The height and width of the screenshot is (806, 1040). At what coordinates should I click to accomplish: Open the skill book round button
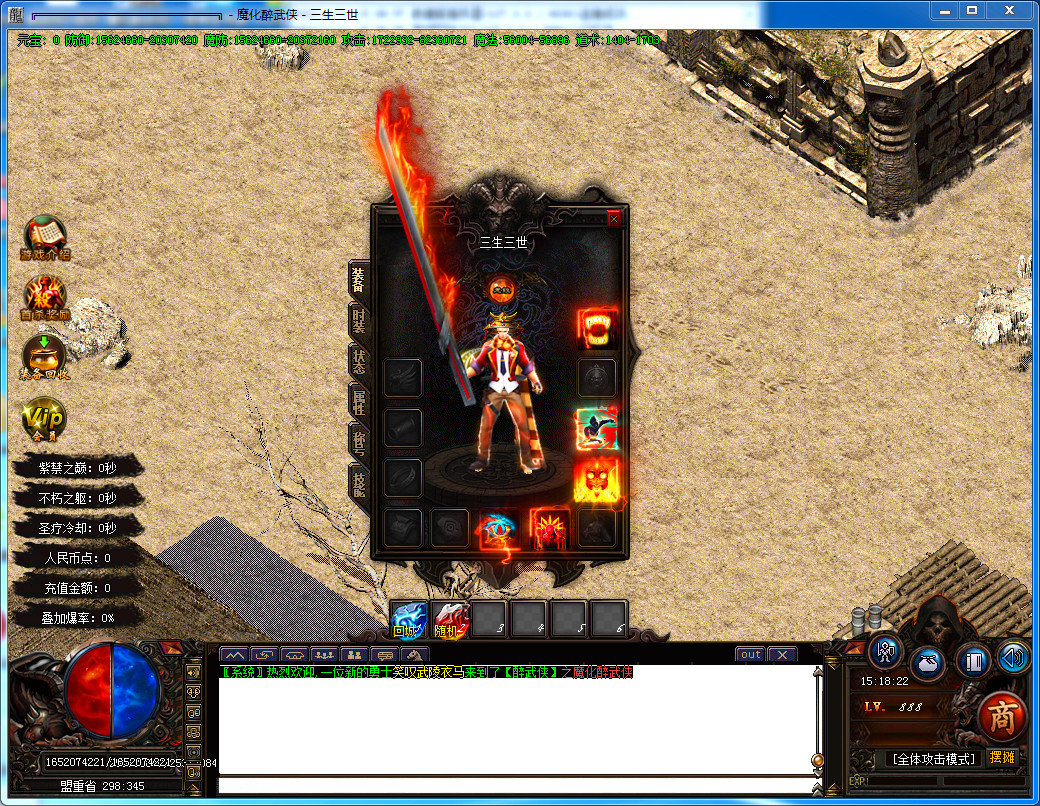tap(973, 660)
